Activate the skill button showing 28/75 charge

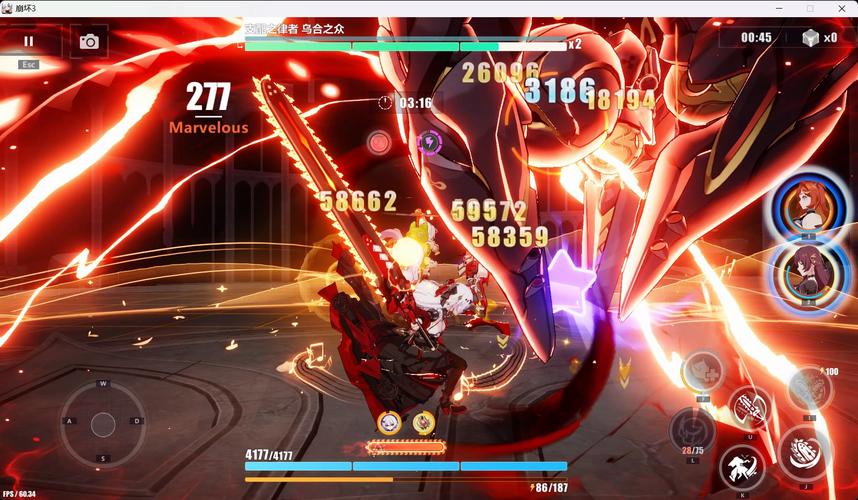(x=690, y=430)
